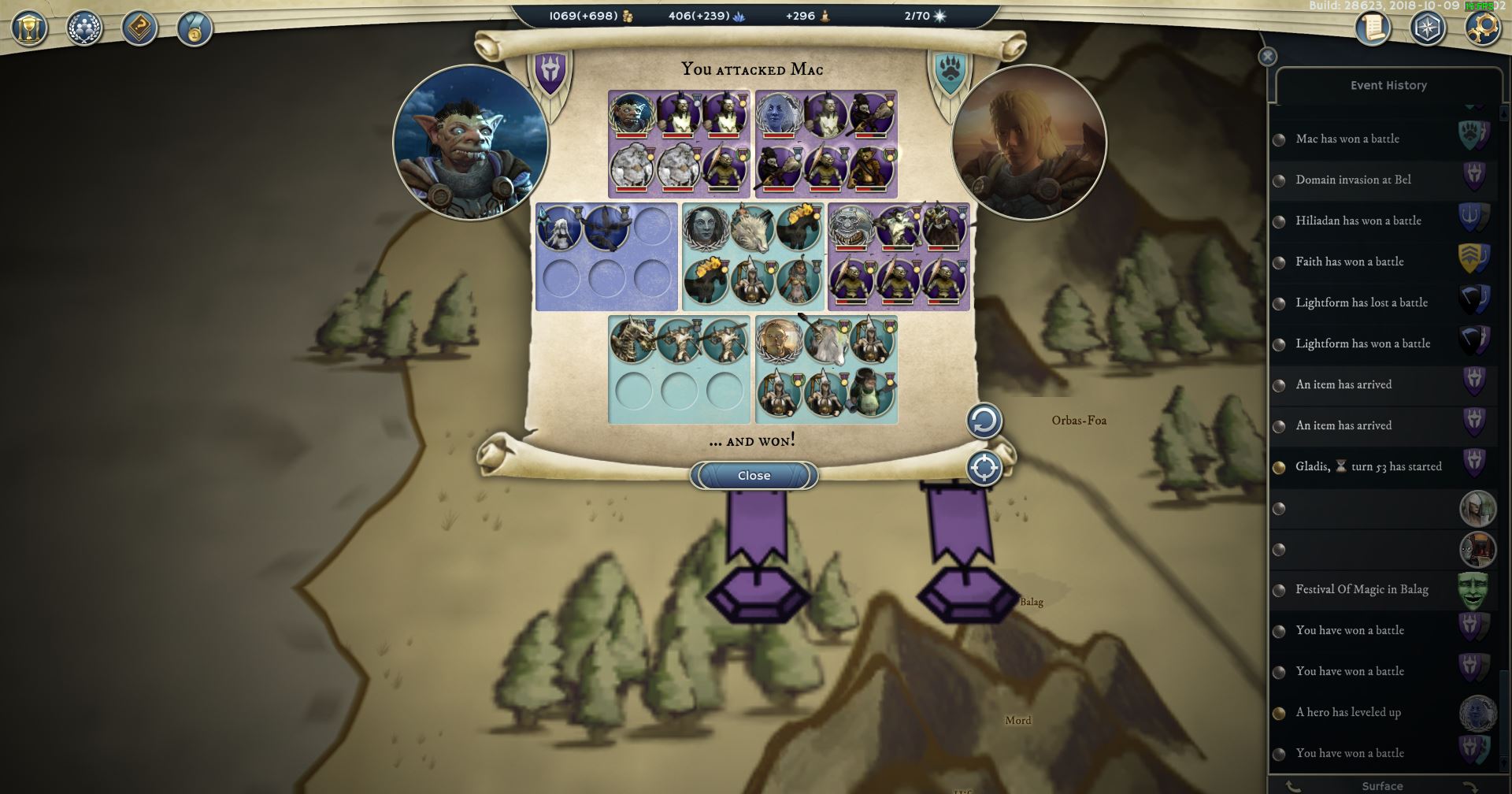Open the question mark tome icon
This screenshot has height=794, width=1512.
(x=139, y=29)
